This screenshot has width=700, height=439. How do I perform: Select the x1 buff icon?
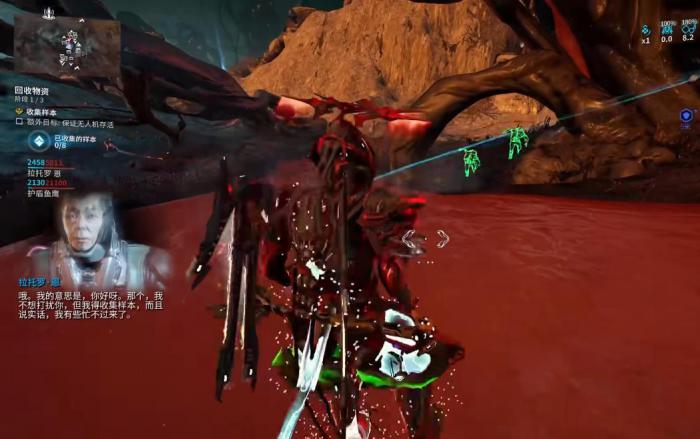coord(646,30)
